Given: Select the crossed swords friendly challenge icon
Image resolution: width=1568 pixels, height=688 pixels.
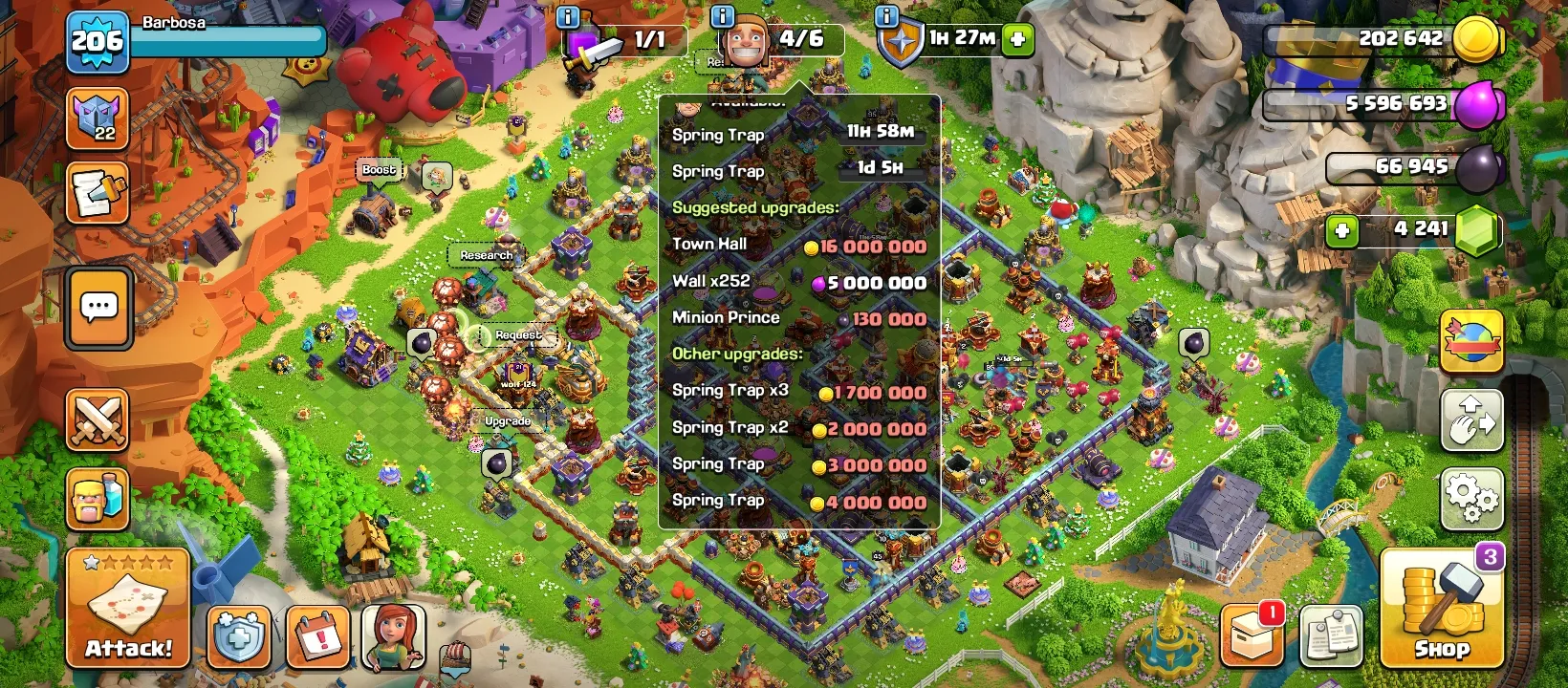Looking at the screenshot, I should tap(98, 420).
